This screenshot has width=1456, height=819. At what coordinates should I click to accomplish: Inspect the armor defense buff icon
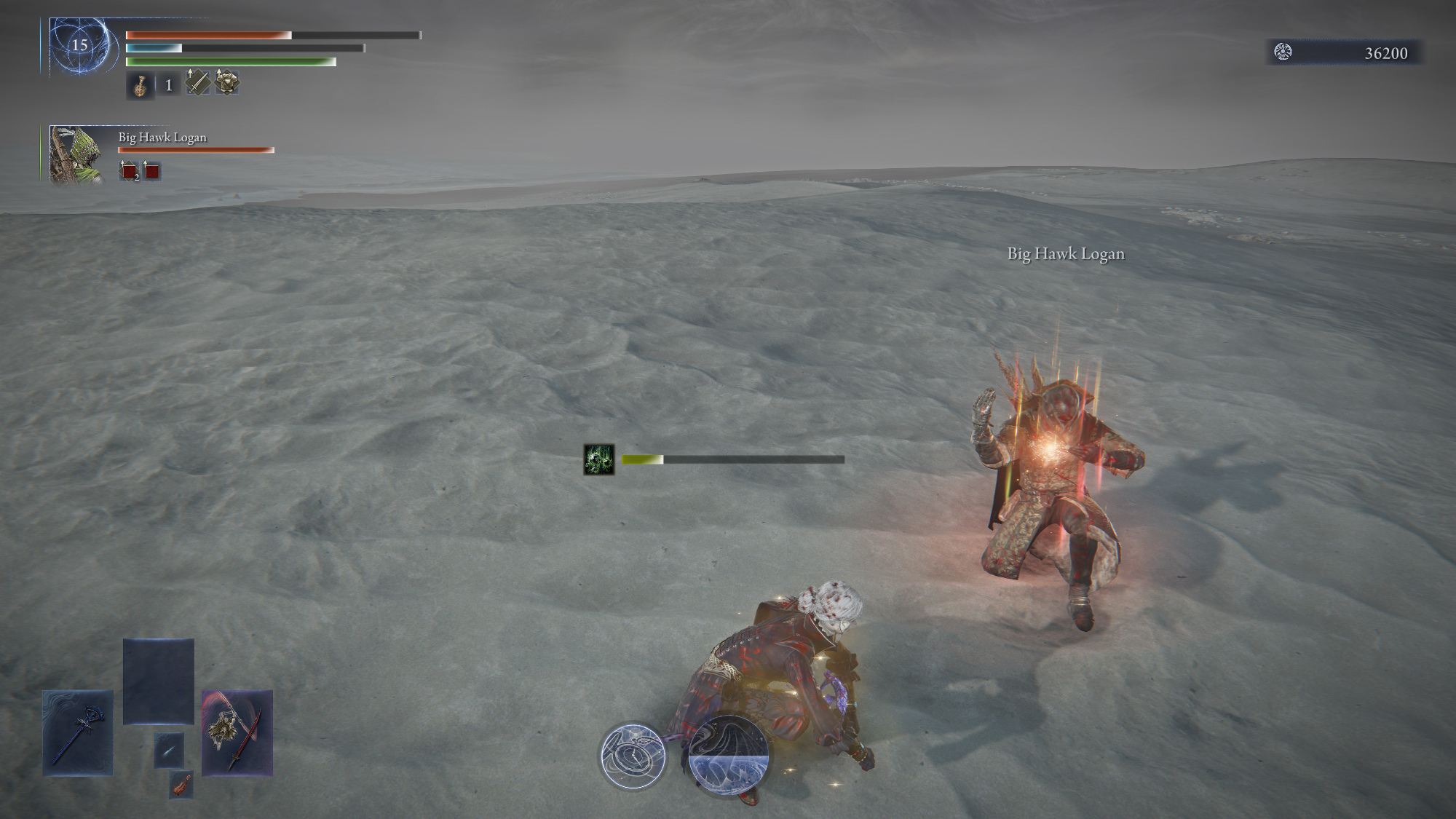coord(226,82)
